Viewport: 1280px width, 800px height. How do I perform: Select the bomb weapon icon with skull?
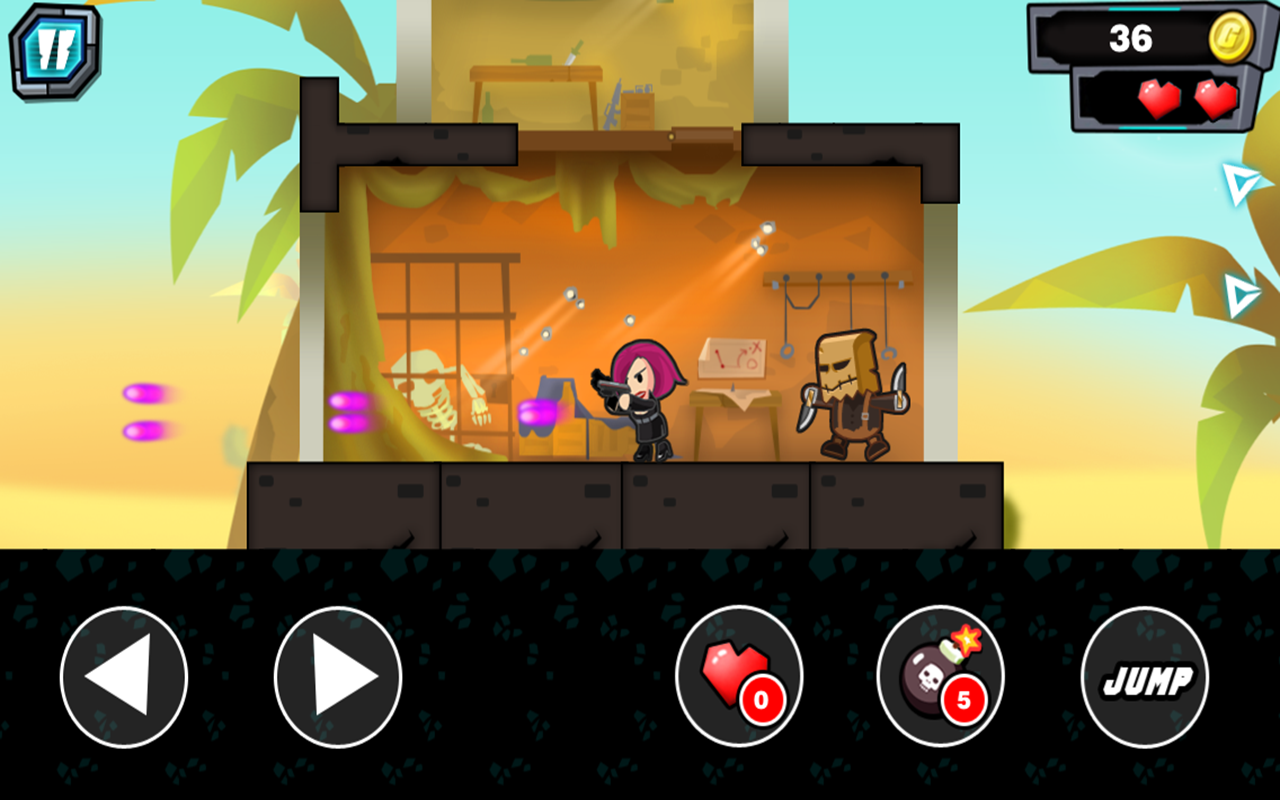(930, 675)
